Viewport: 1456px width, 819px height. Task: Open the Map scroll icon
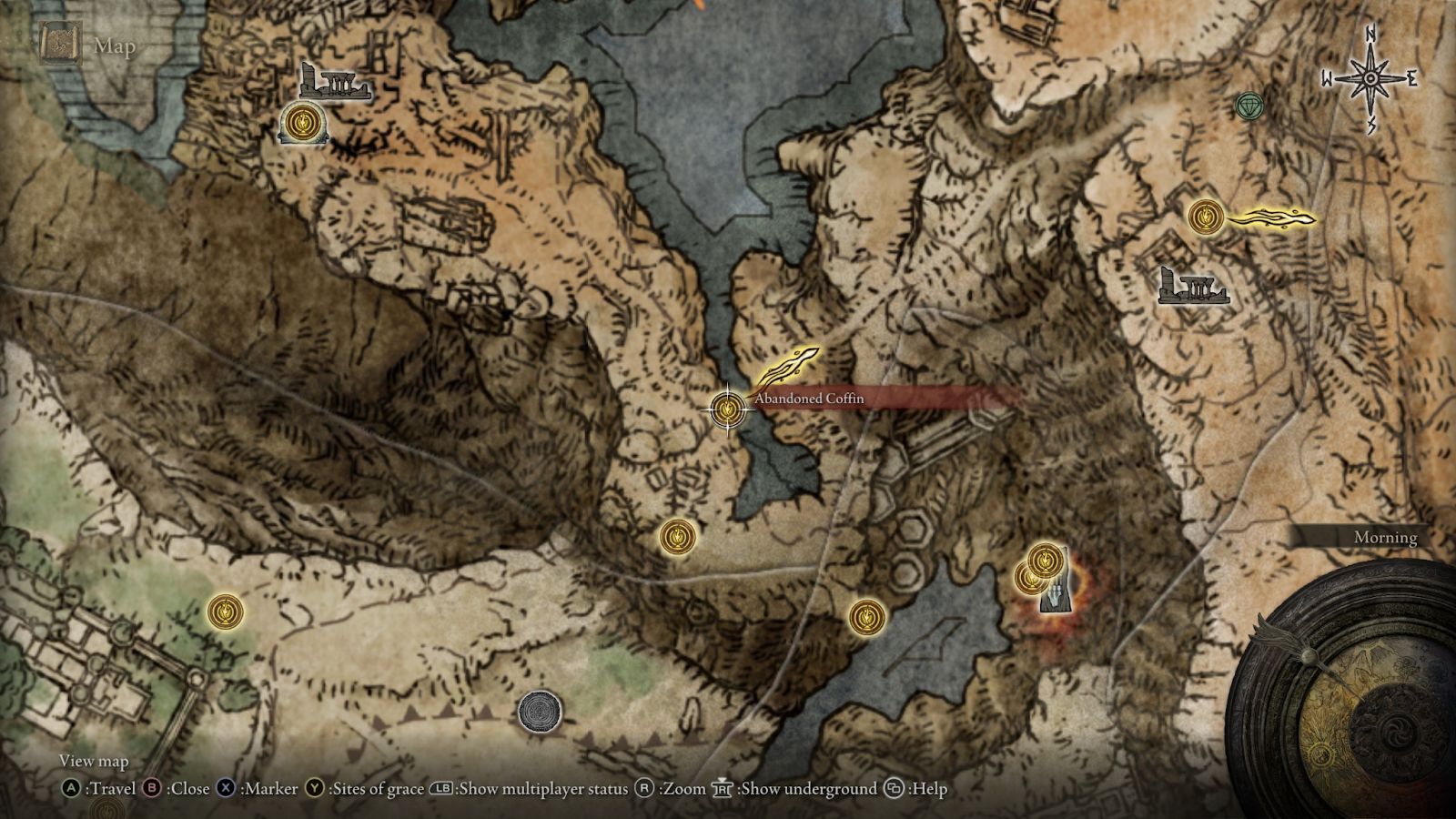coord(60,45)
